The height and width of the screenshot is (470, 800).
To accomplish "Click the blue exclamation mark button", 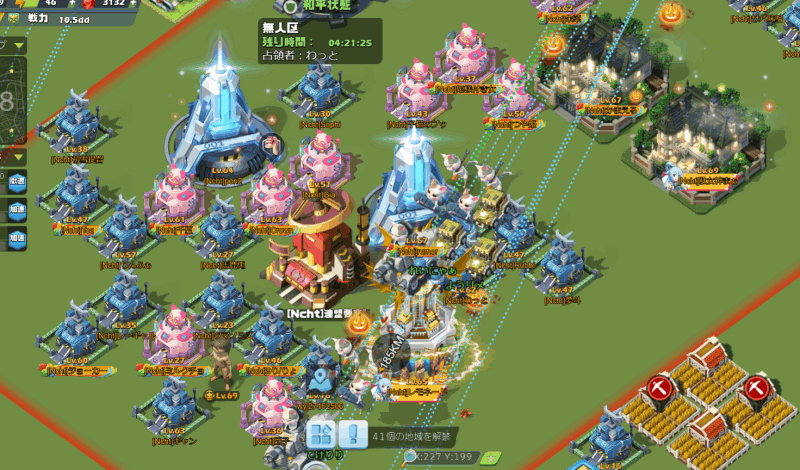I will tap(352, 435).
